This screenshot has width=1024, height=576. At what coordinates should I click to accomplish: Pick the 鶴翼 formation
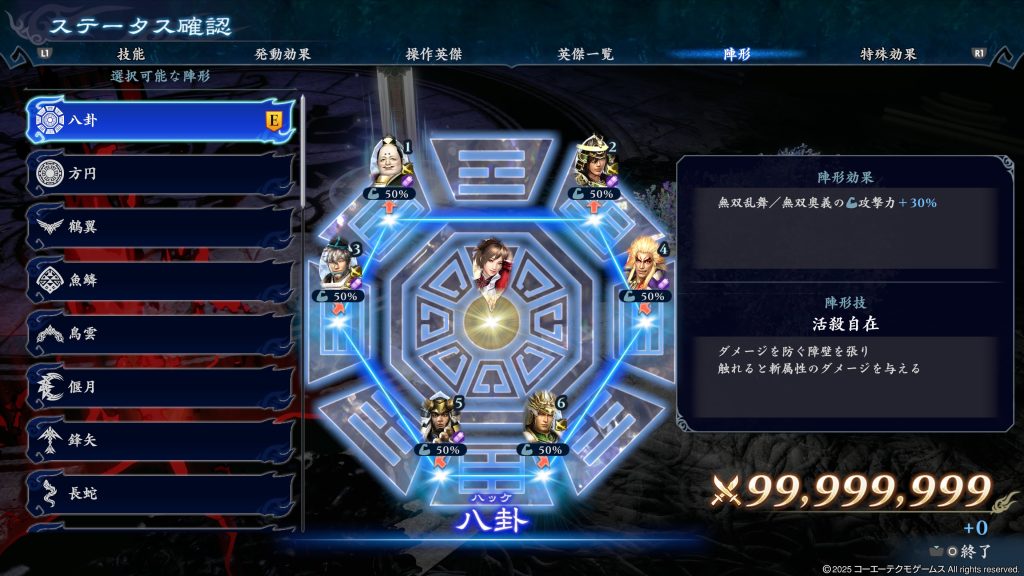pos(160,227)
